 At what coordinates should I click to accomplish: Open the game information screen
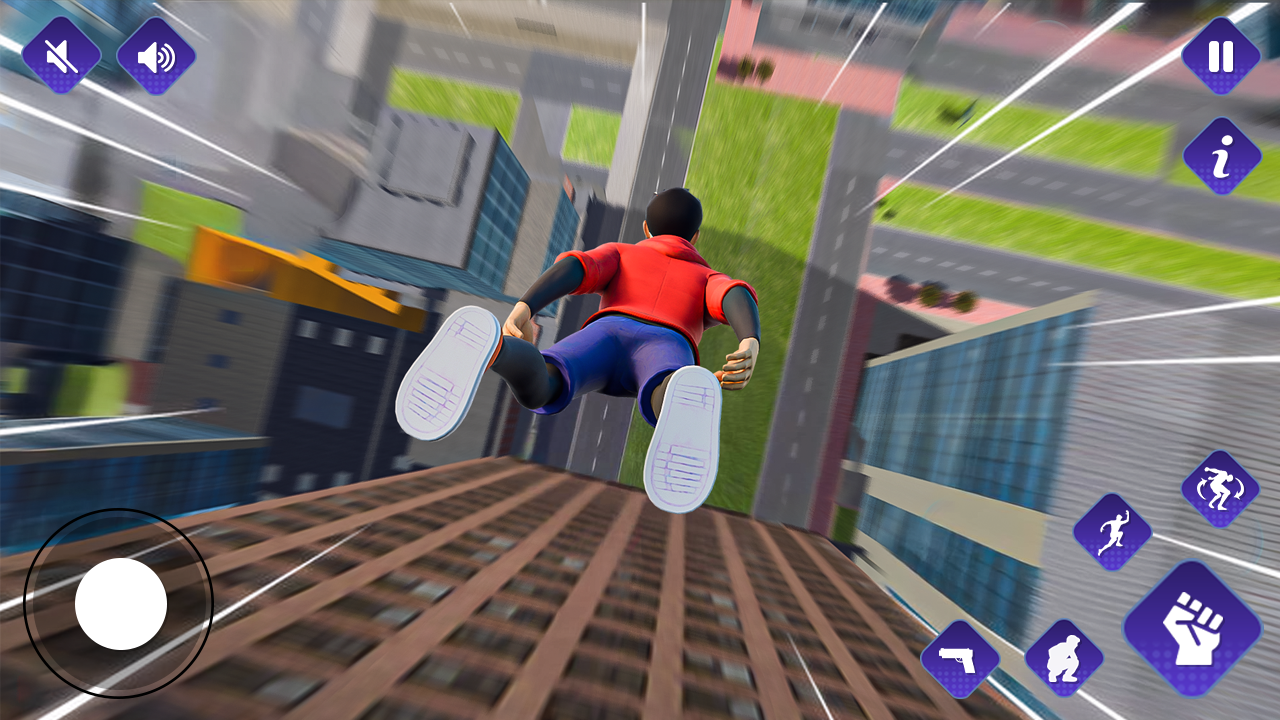1218,152
